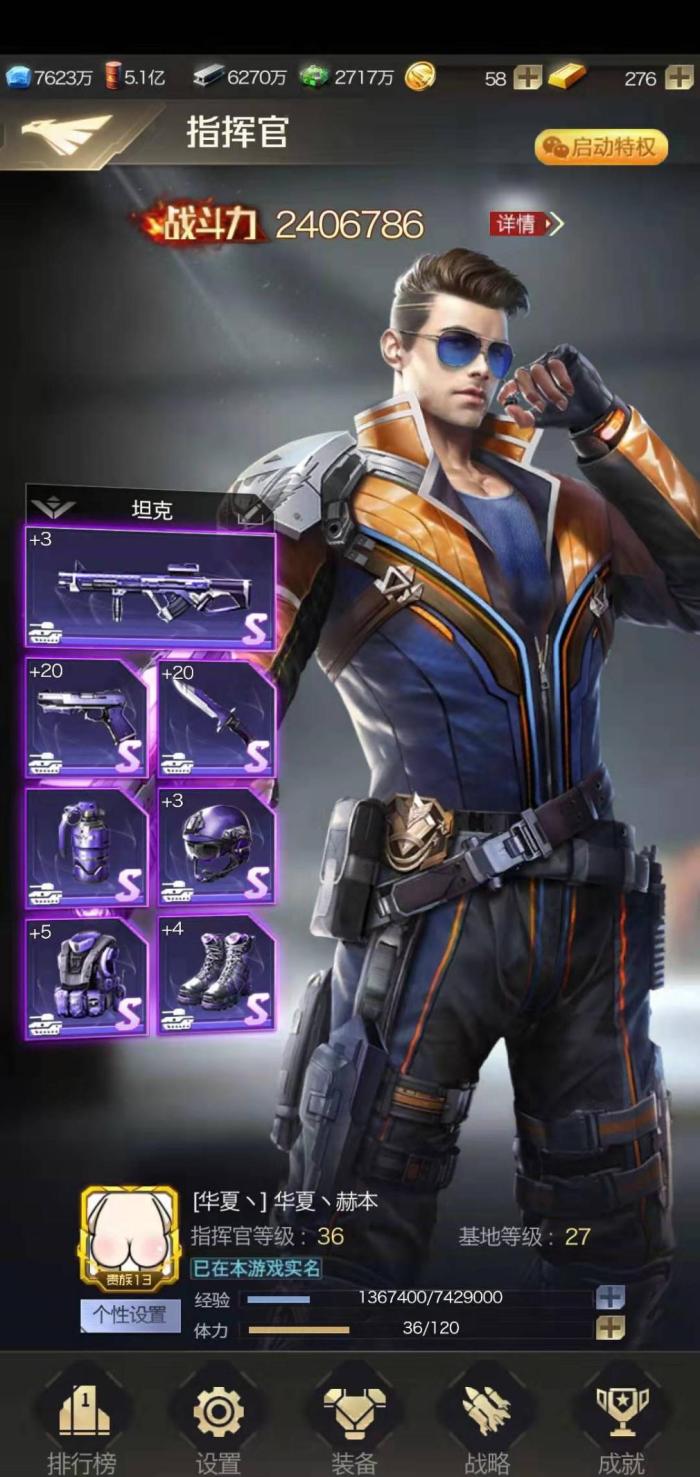Add more gold bars with plus button
The height and width of the screenshot is (1477, 700).
678,78
